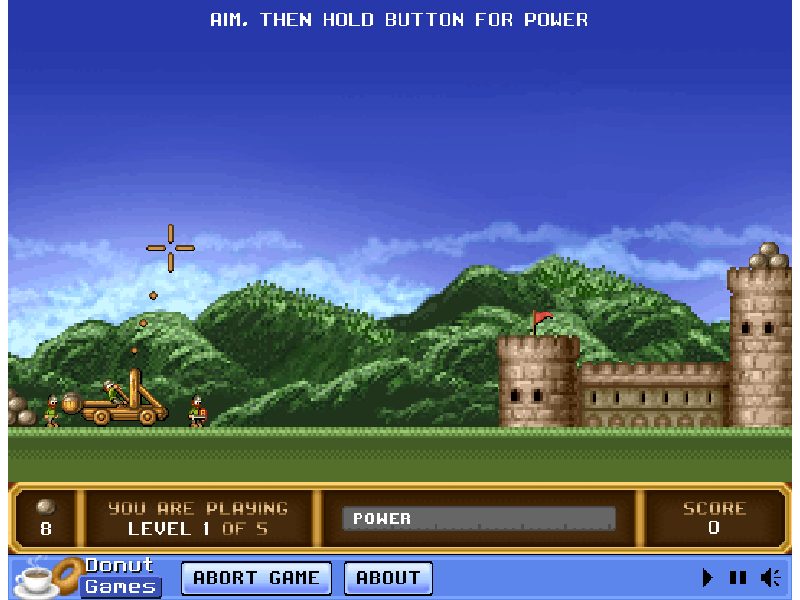
Task: Click the Abort Game button
Action: (256, 578)
